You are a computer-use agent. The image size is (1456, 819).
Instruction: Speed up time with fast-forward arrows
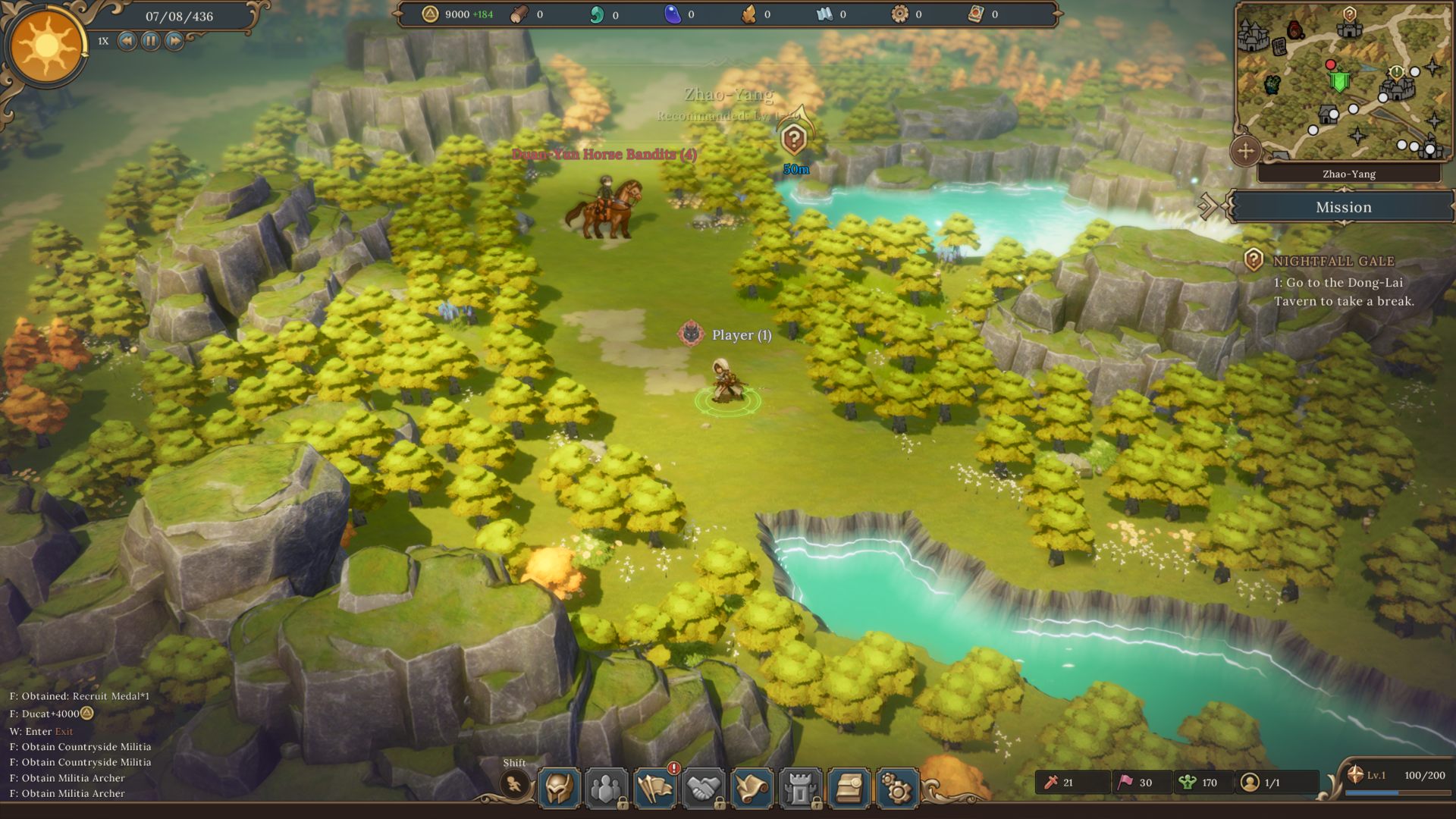click(x=174, y=41)
